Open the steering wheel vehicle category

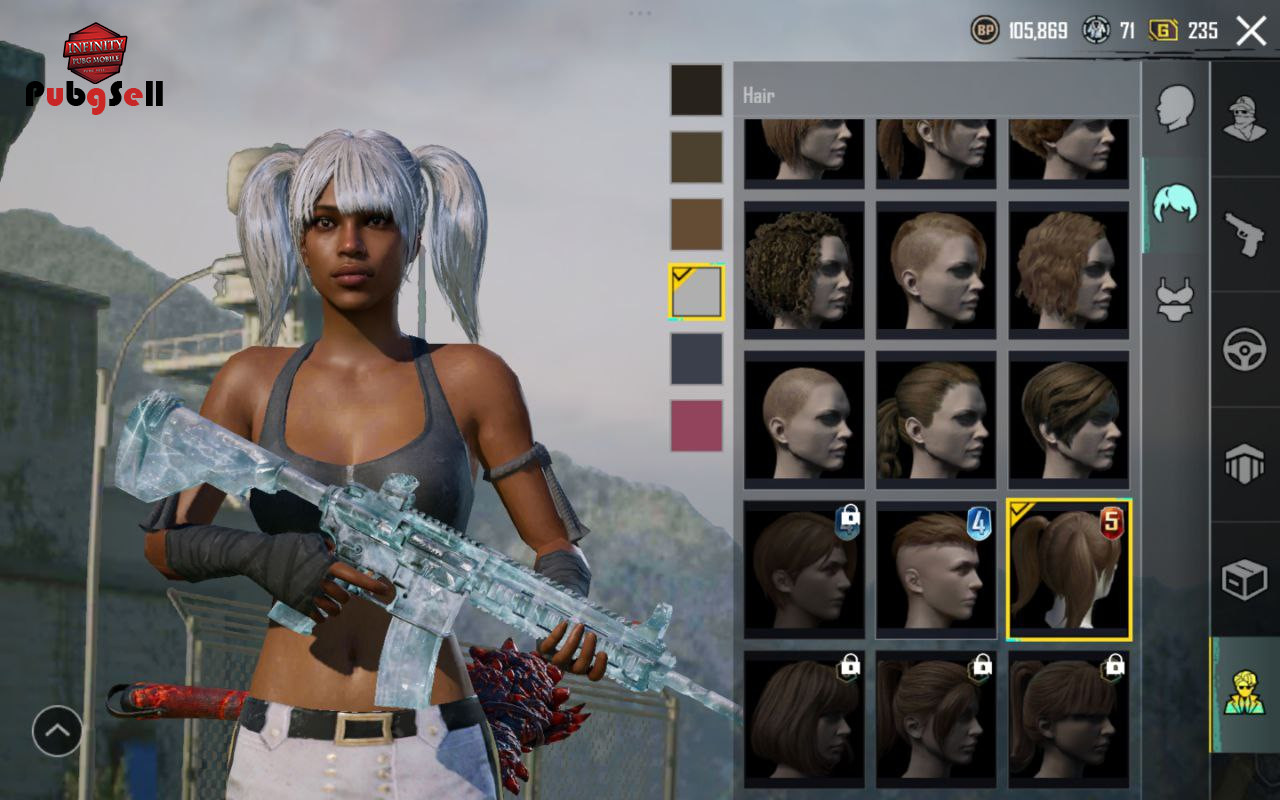tap(1245, 349)
